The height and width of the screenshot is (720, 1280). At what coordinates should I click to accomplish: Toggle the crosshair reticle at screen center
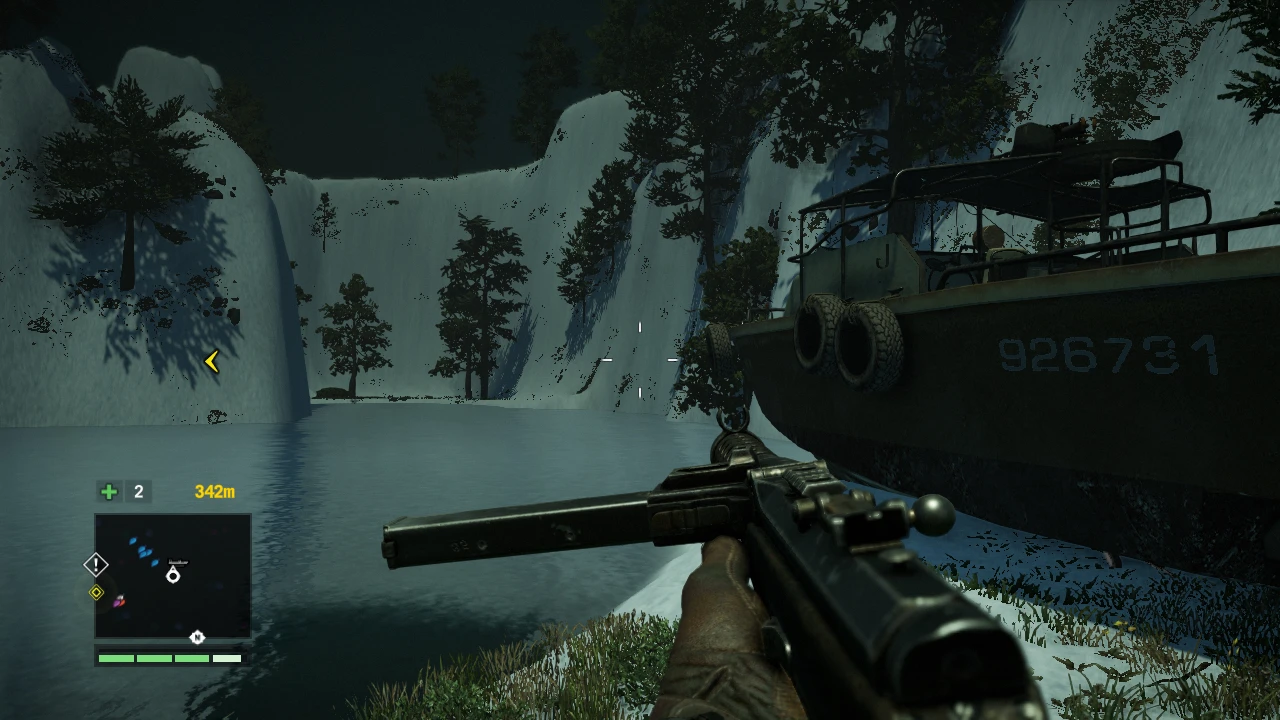pyautogui.click(x=640, y=360)
